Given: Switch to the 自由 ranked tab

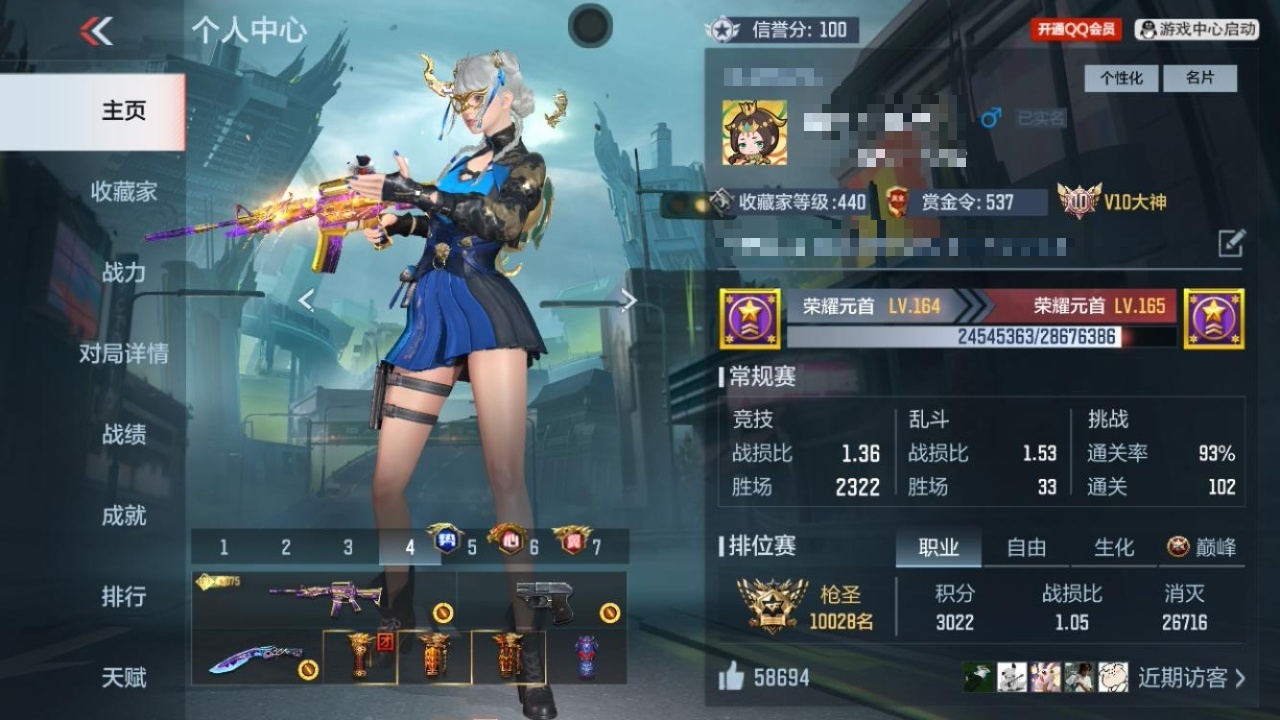Looking at the screenshot, I should click(1026, 547).
